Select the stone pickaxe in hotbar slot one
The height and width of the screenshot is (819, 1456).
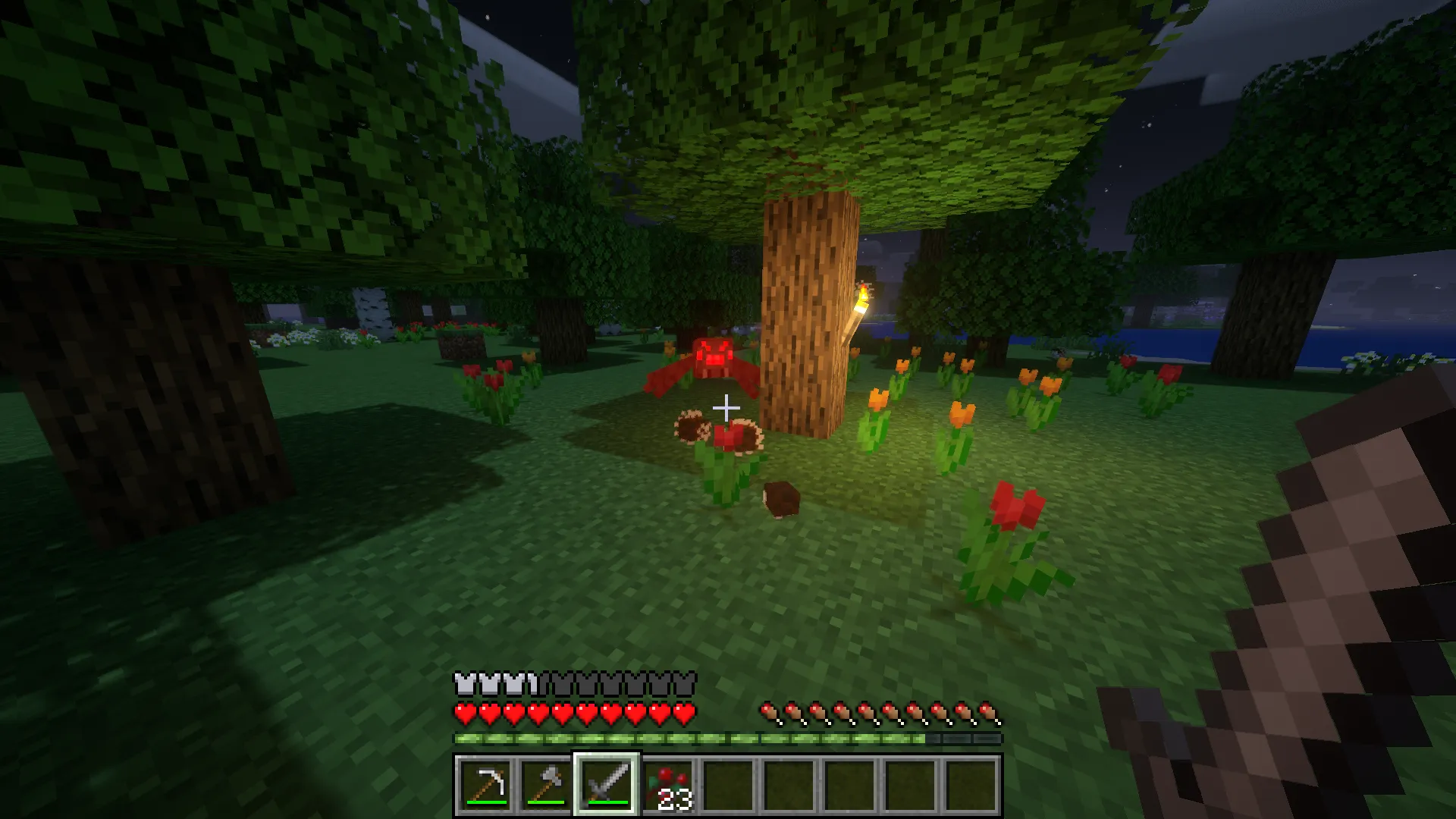click(x=488, y=787)
